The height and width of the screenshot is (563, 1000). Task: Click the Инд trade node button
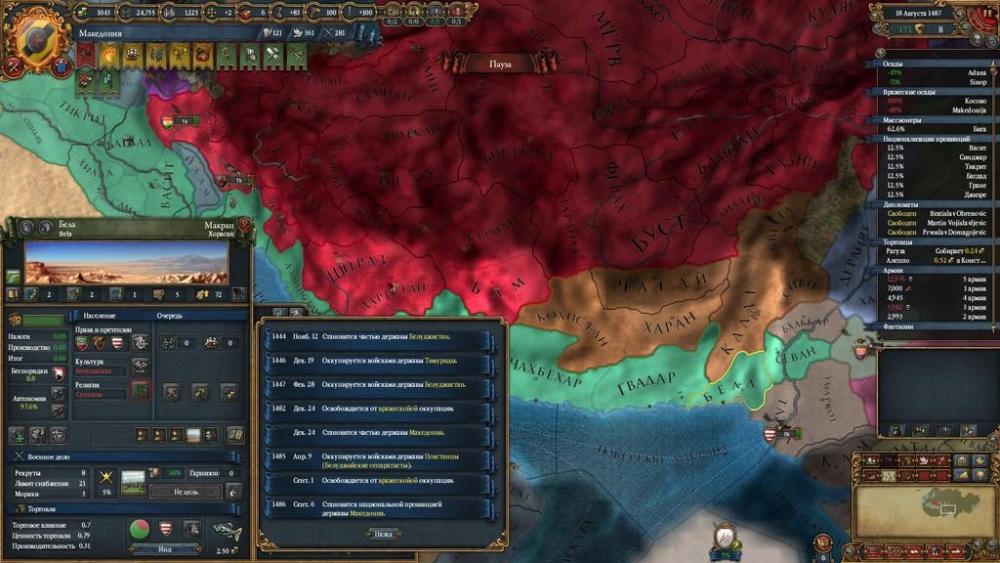(165, 548)
